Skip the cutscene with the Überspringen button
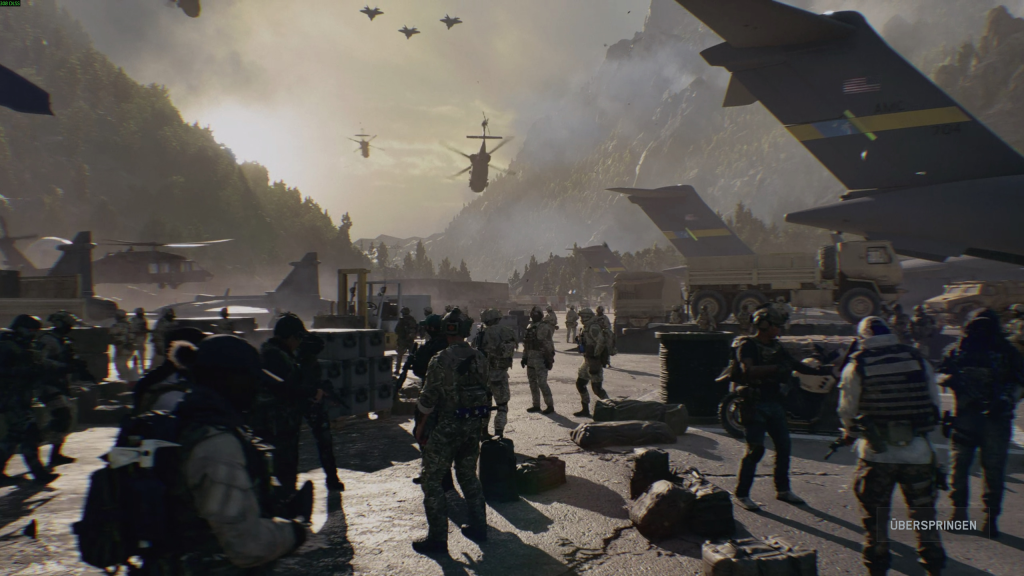 pyautogui.click(x=933, y=526)
